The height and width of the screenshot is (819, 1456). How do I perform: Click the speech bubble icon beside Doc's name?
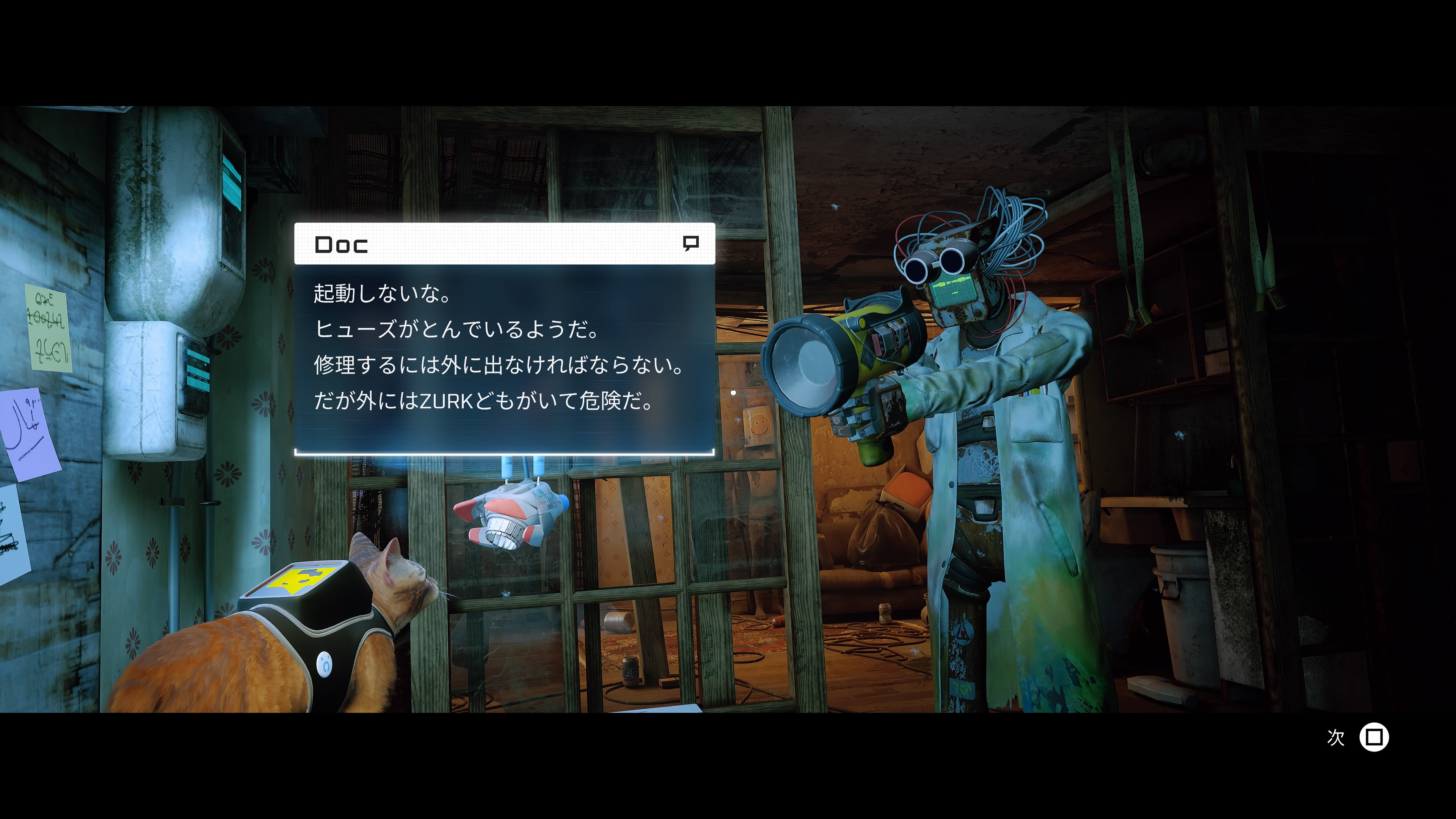click(690, 243)
